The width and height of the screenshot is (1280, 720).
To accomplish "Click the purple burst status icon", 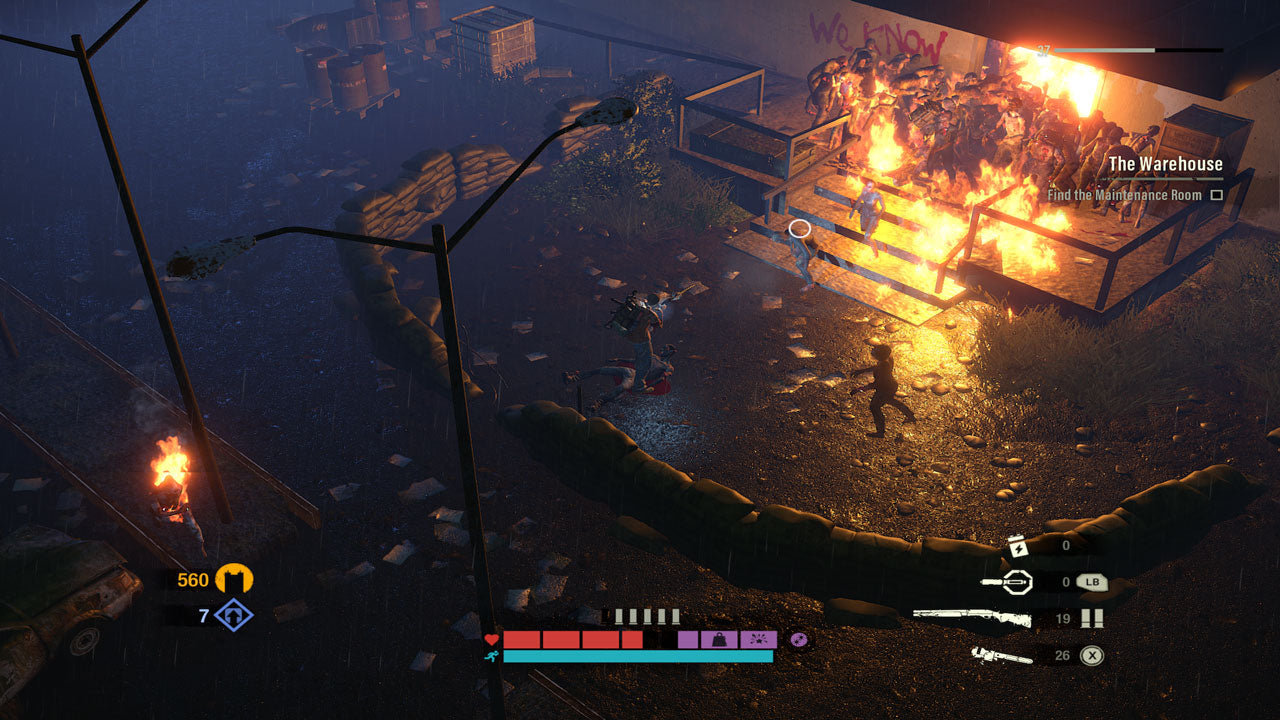I will (758, 639).
